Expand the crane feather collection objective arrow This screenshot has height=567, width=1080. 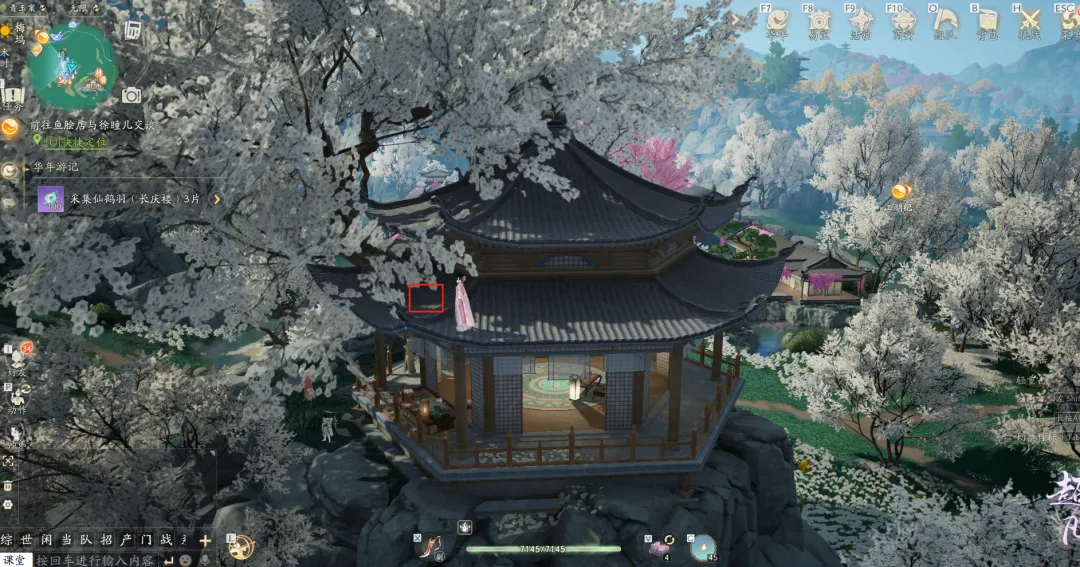pyautogui.click(x=216, y=199)
